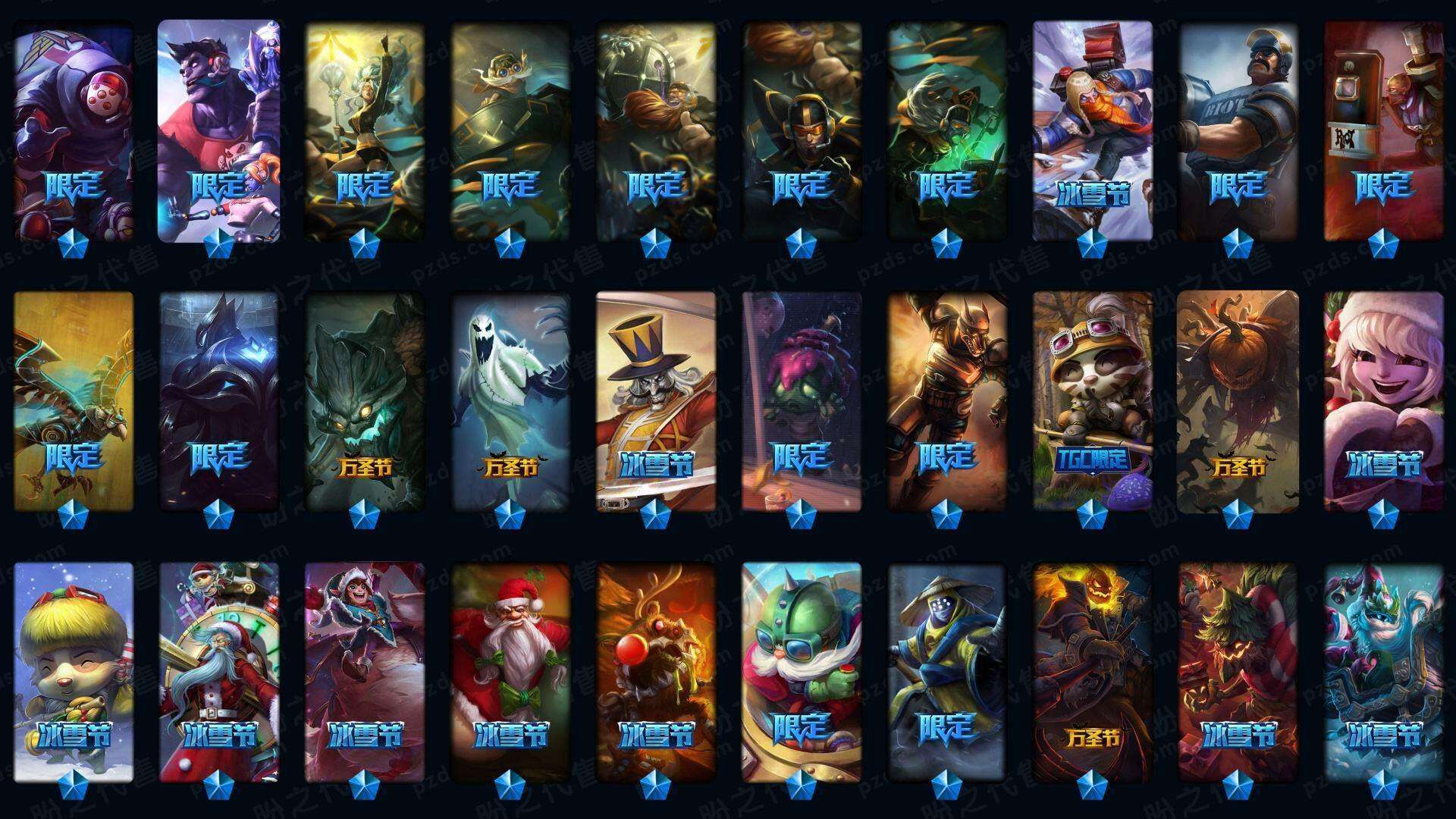1456x819 pixels.
Task: Select the candy cane Christmas tree monster card
Action: pyautogui.click(x=1238, y=671)
